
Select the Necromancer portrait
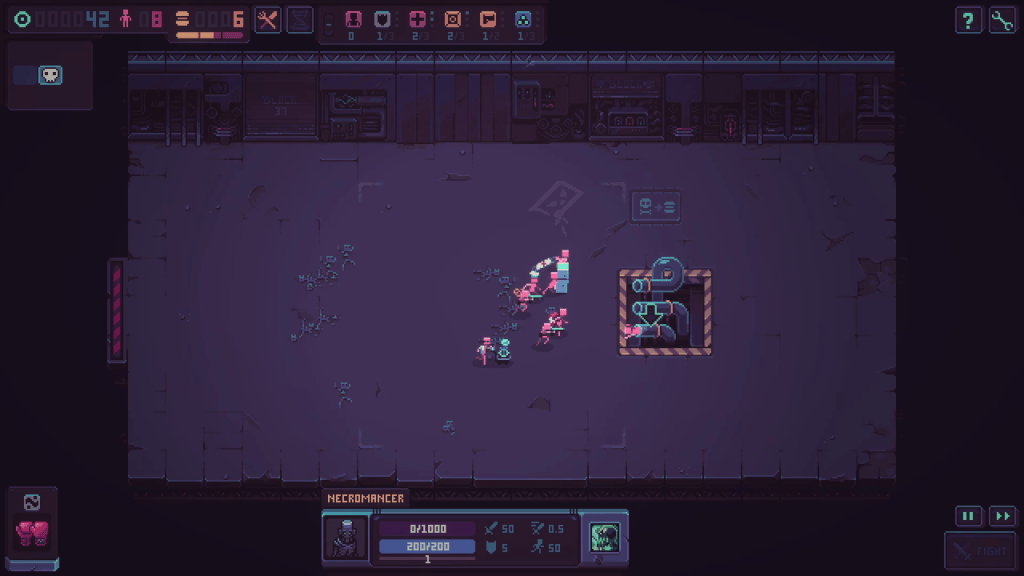pos(345,537)
